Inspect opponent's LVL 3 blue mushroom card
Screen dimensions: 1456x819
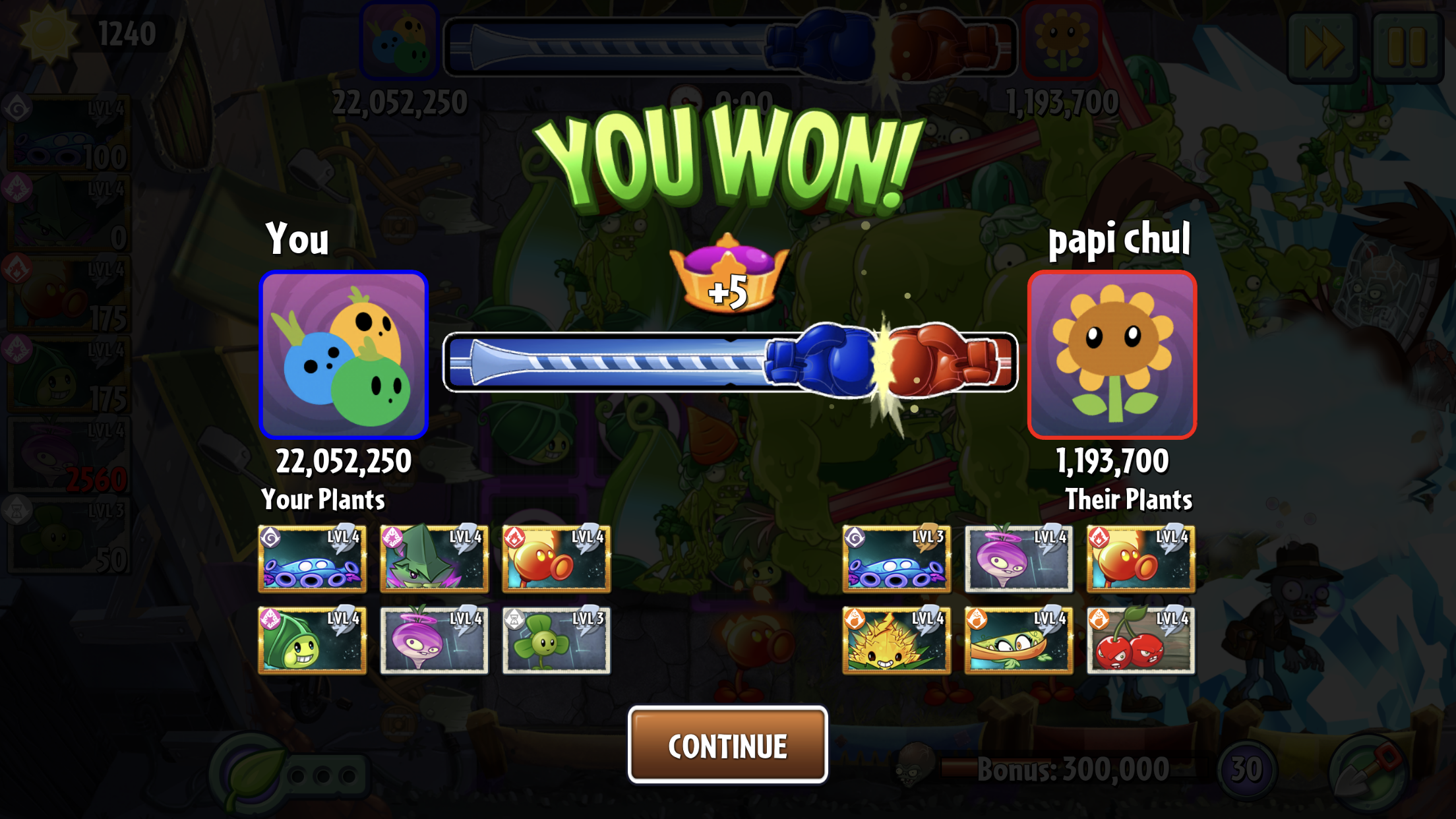tap(896, 559)
